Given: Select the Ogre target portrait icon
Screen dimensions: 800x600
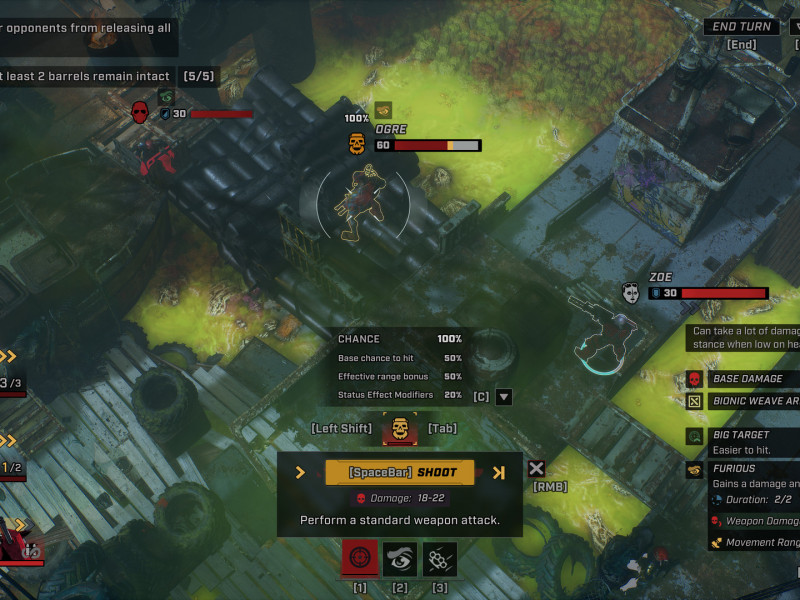Looking at the screenshot, I should 400,430.
